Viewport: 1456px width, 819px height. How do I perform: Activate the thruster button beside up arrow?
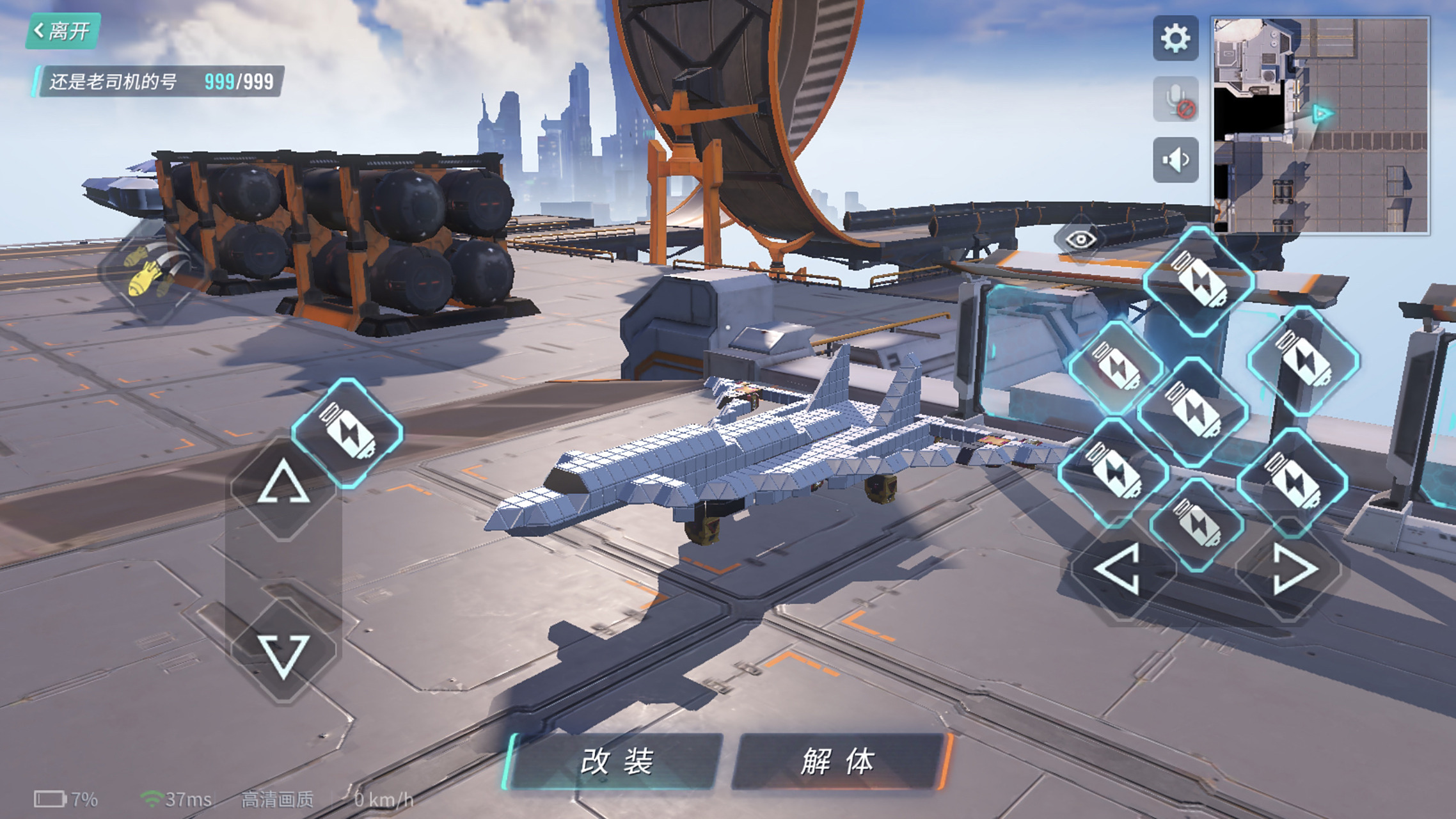(x=347, y=433)
